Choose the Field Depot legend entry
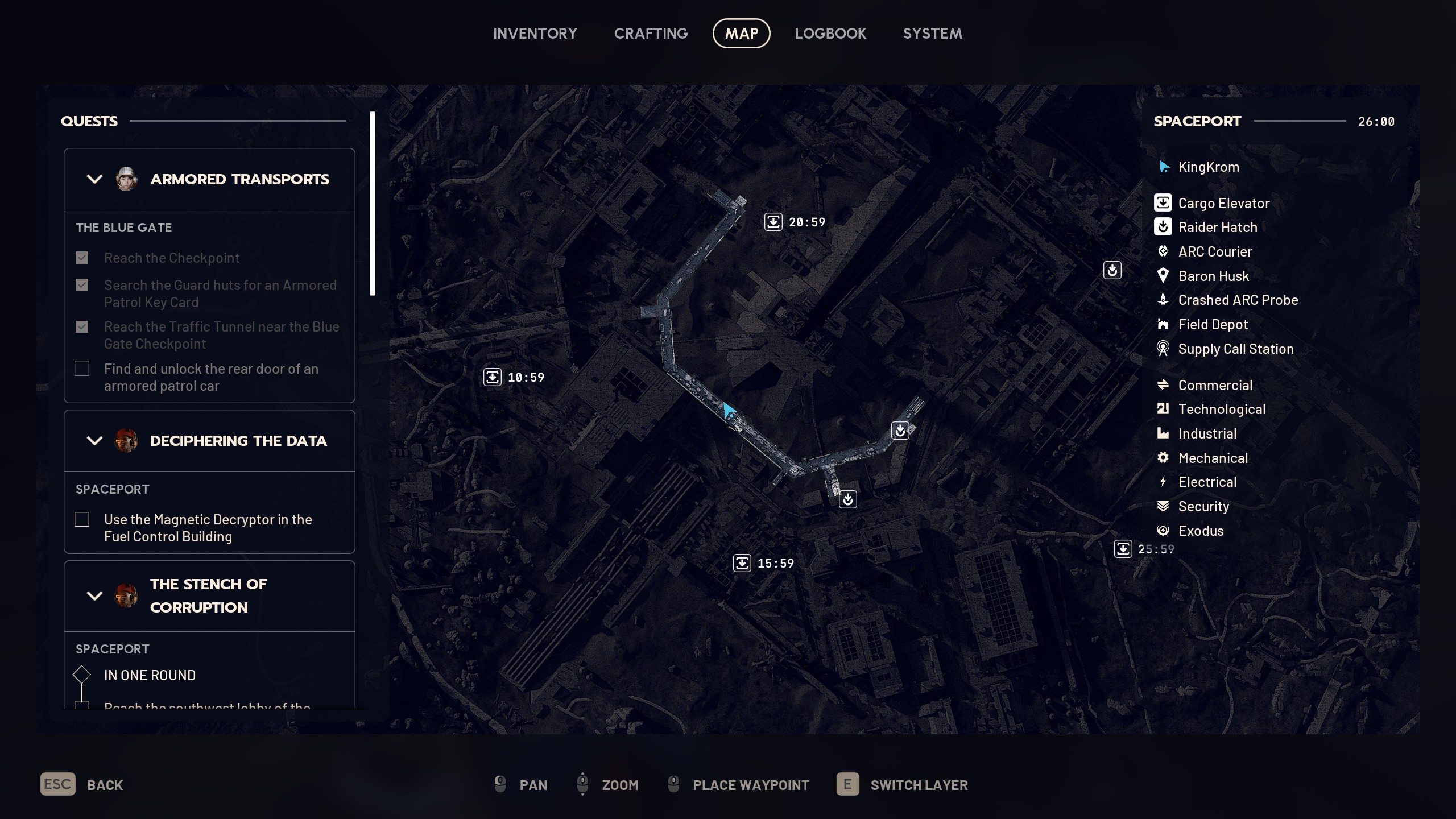Image resolution: width=1456 pixels, height=819 pixels. [1213, 324]
